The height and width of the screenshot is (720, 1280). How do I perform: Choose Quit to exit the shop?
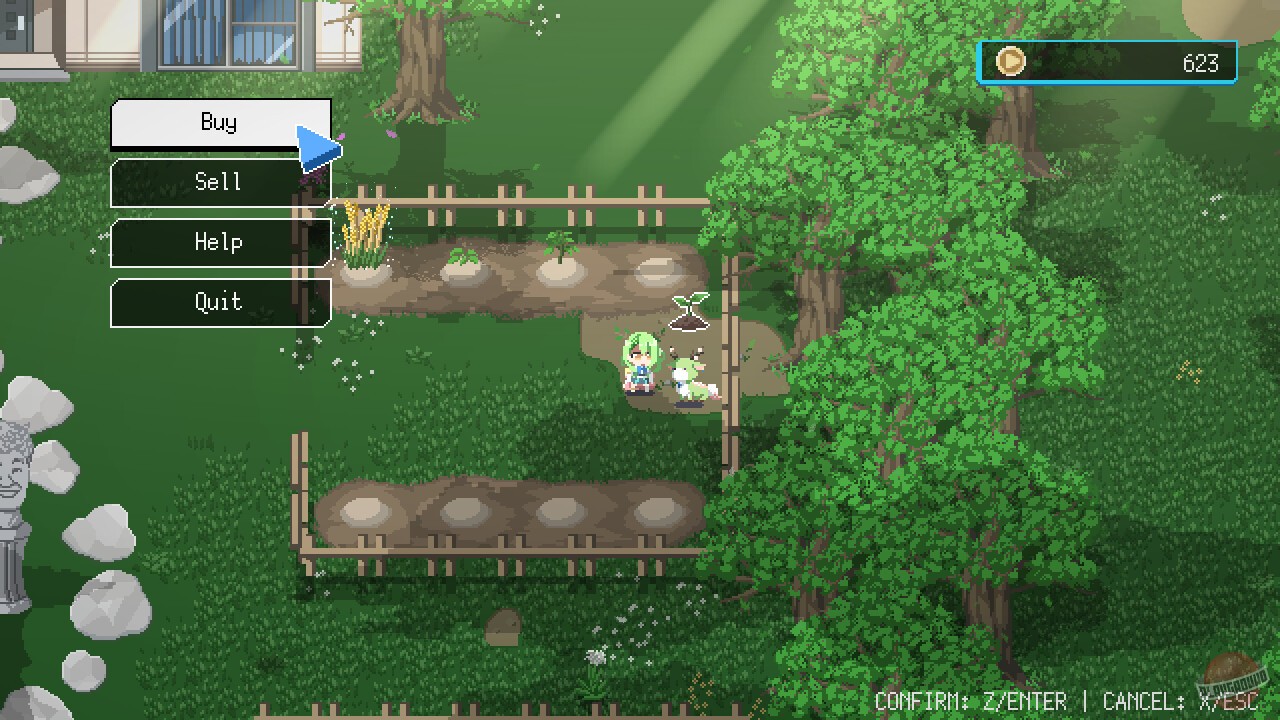(219, 302)
